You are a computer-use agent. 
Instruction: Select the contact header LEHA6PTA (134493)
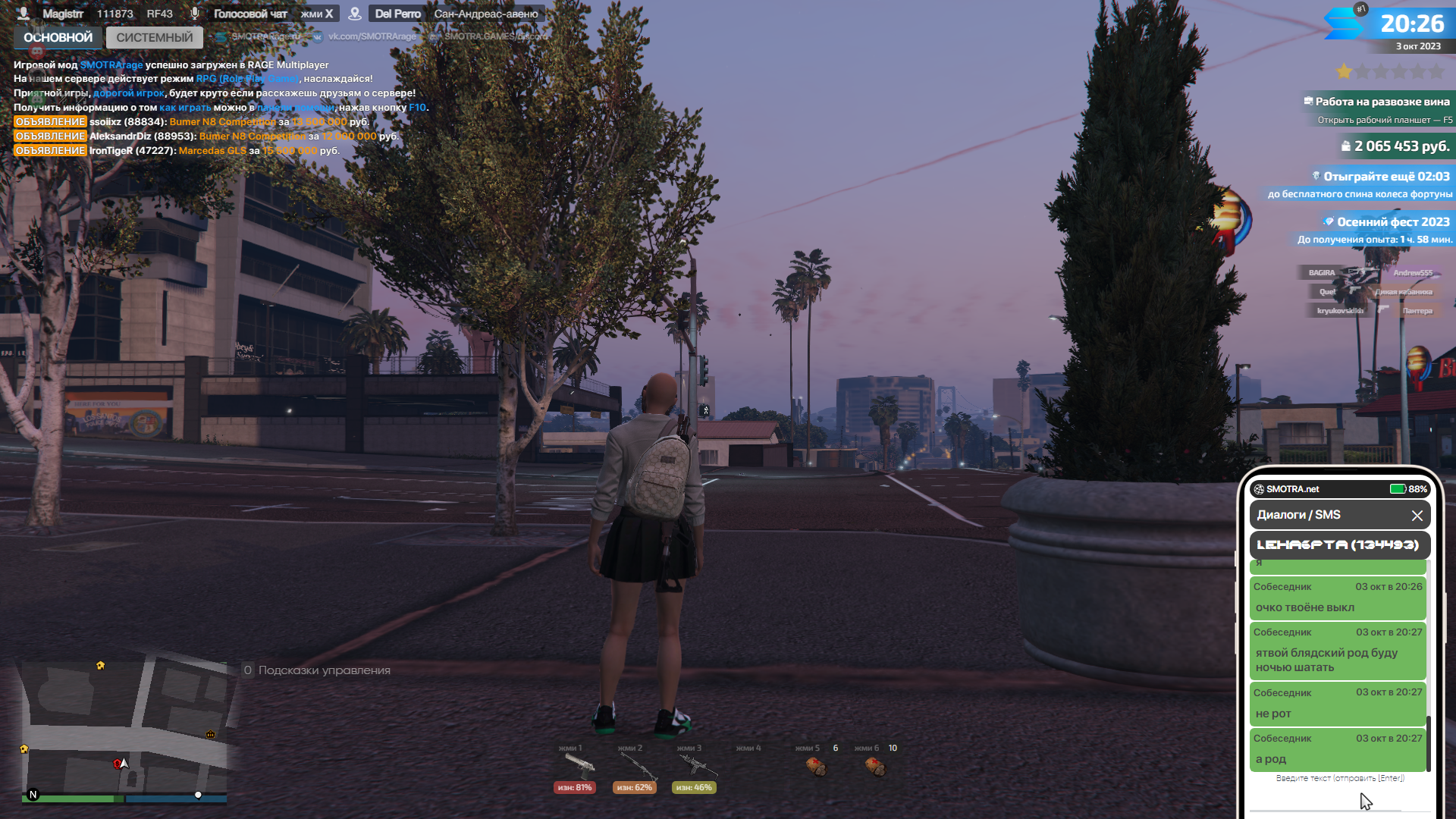pos(1338,544)
